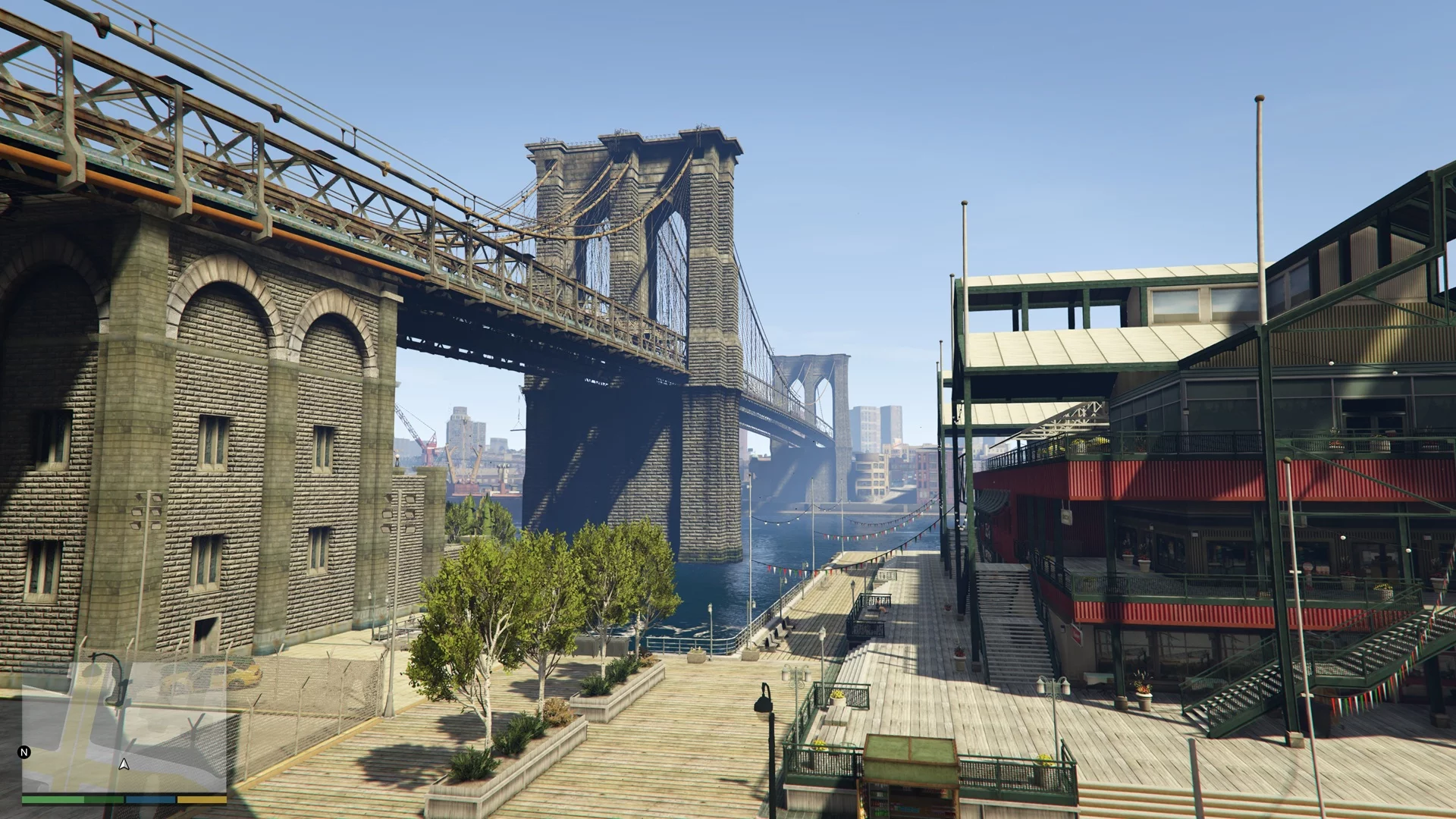Click the north compass marker on minimap
Screen dimensions: 1456x819
[x=24, y=752]
